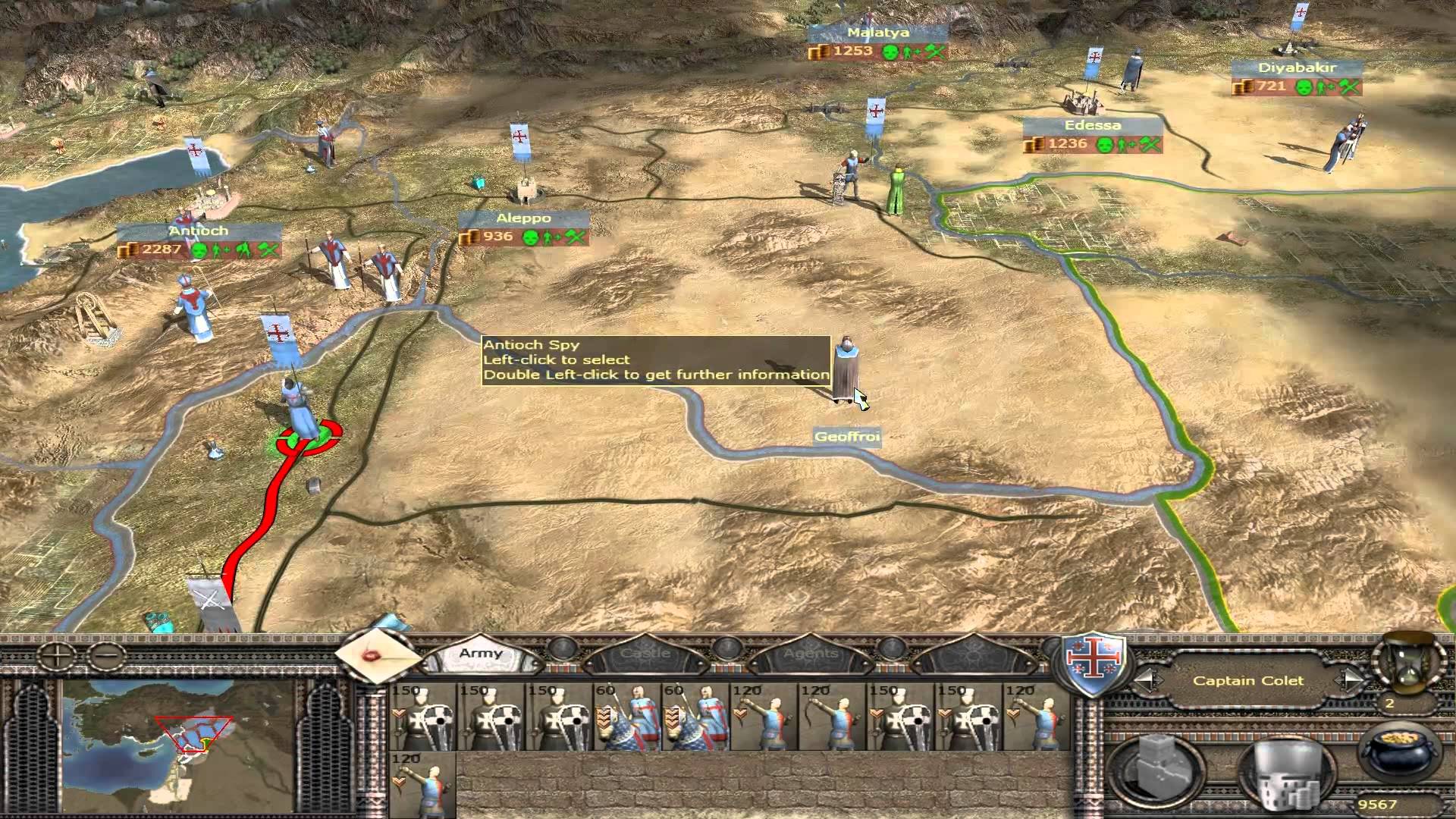This screenshot has height=819, width=1456.
Task: Zoom in the minimap with the plus button
Action: [58, 653]
